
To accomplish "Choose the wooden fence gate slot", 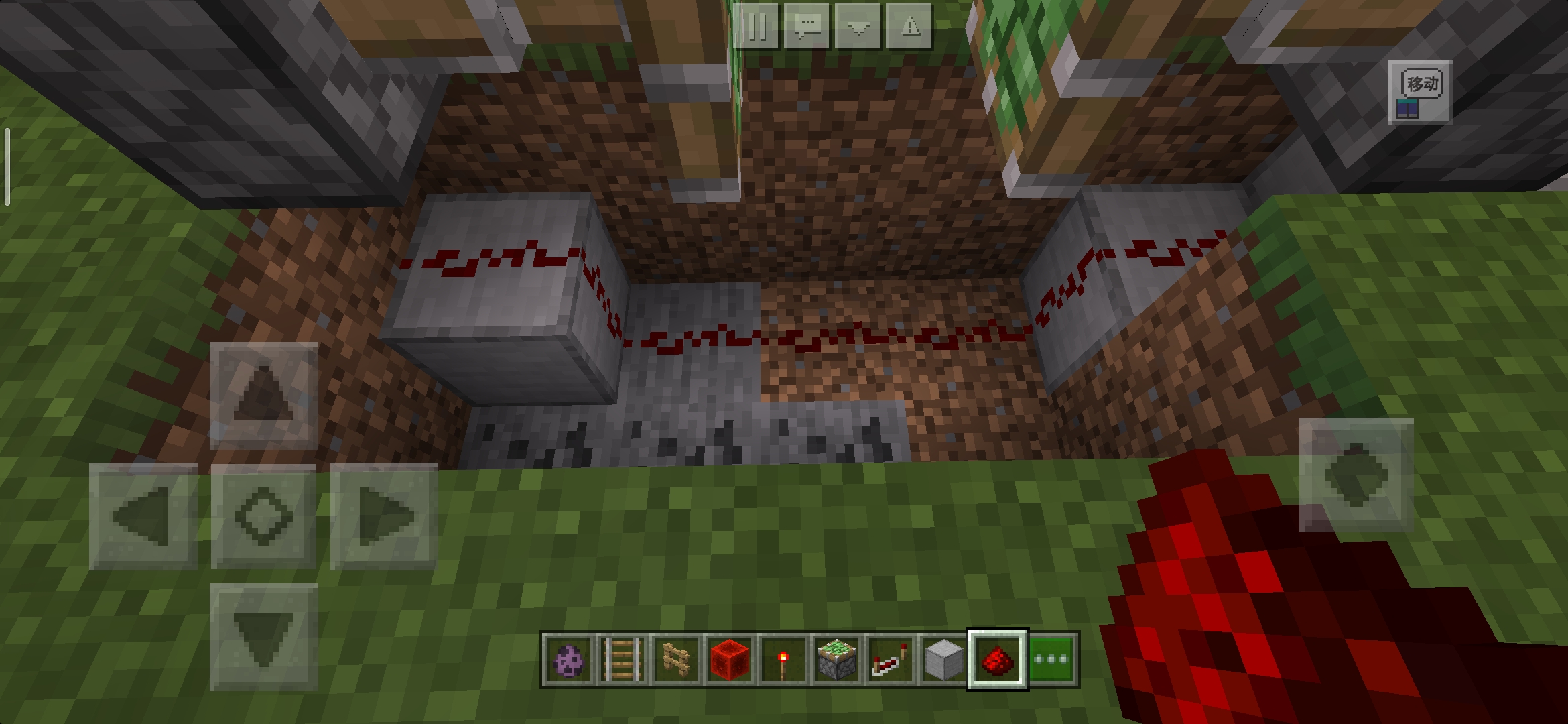I will coord(675,660).
